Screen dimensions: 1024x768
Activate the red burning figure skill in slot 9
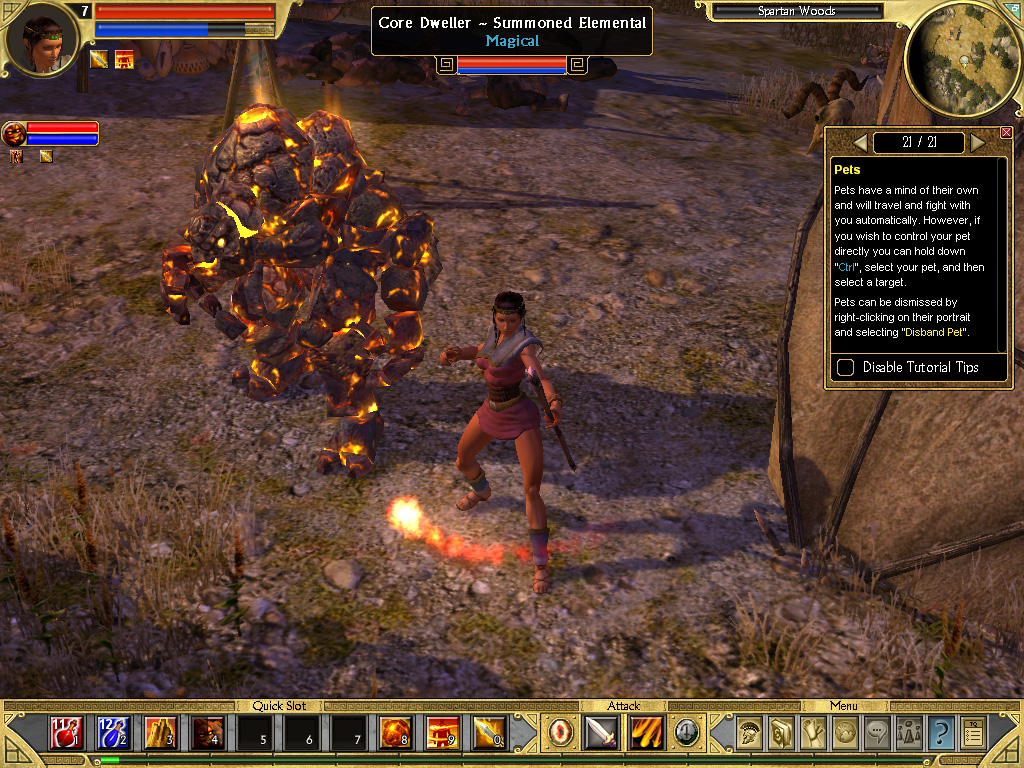[442, 733]
